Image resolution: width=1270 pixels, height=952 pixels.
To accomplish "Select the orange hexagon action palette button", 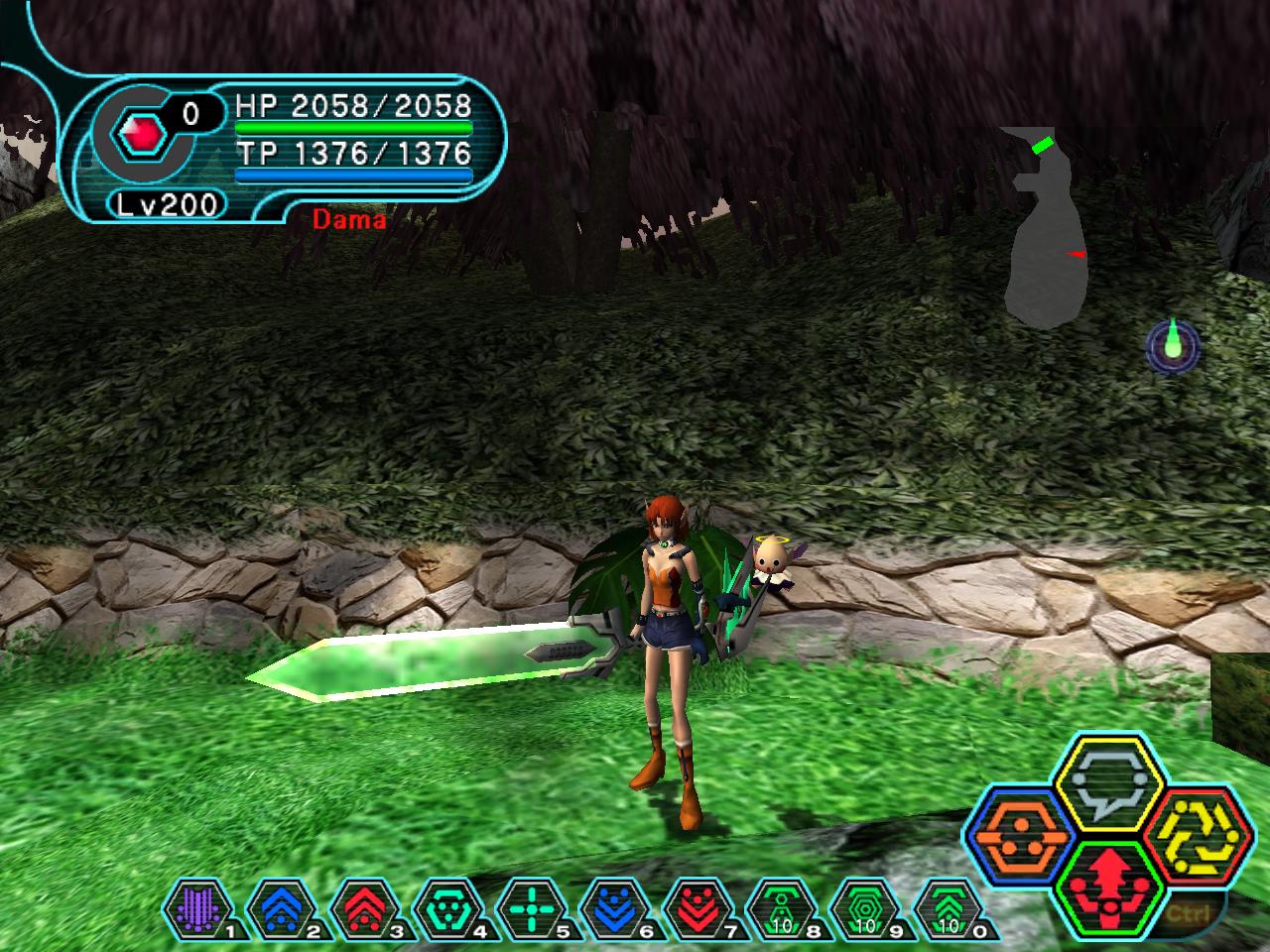I will click(1016, 835).
